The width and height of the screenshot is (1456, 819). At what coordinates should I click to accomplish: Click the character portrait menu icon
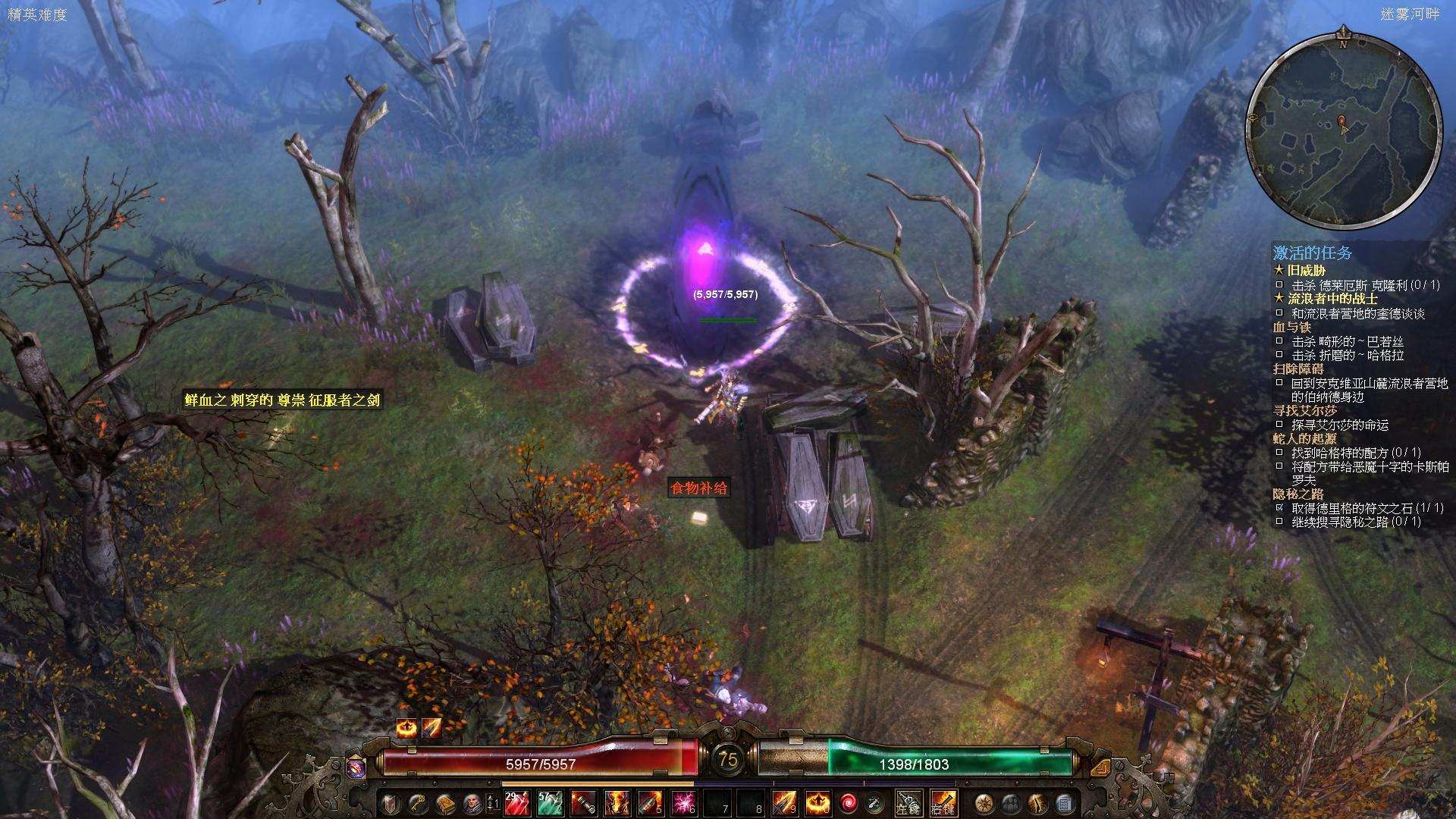[x=472, y=802]
